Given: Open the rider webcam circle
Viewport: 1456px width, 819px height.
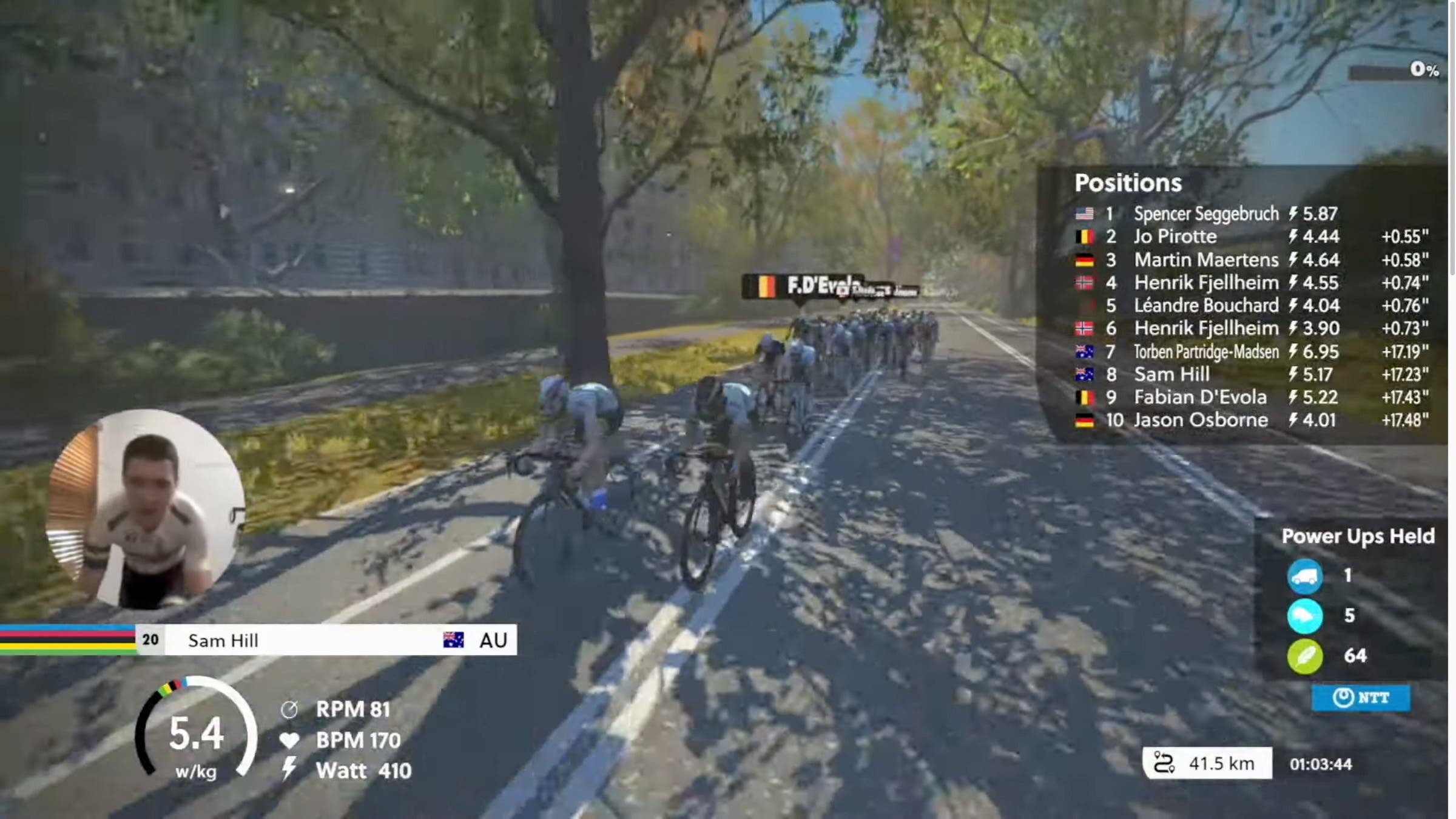Looking at the screenshot, I should point(146,510).
